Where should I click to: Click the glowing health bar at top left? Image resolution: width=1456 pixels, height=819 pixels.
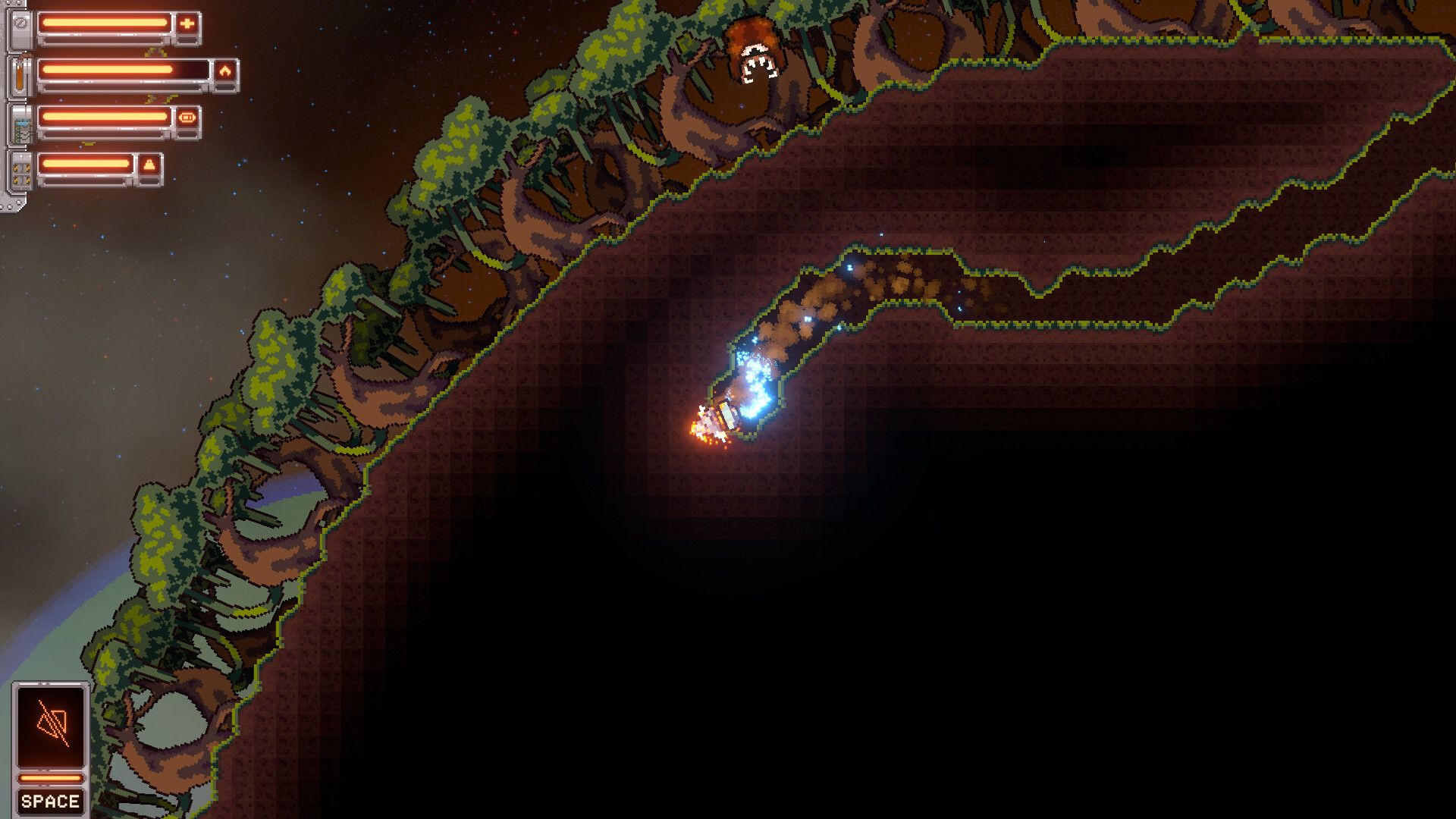(106, 24)
